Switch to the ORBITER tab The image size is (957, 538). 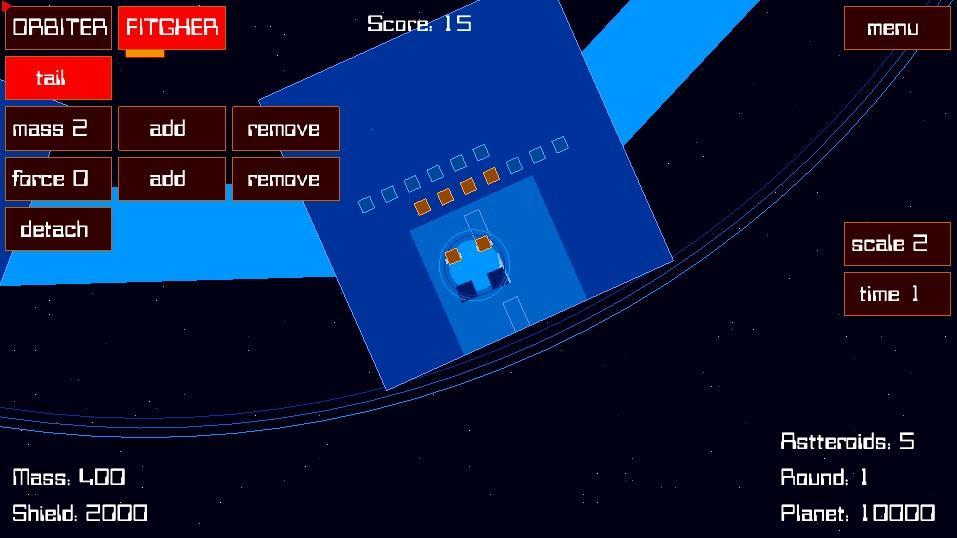[x=58, y=28]
